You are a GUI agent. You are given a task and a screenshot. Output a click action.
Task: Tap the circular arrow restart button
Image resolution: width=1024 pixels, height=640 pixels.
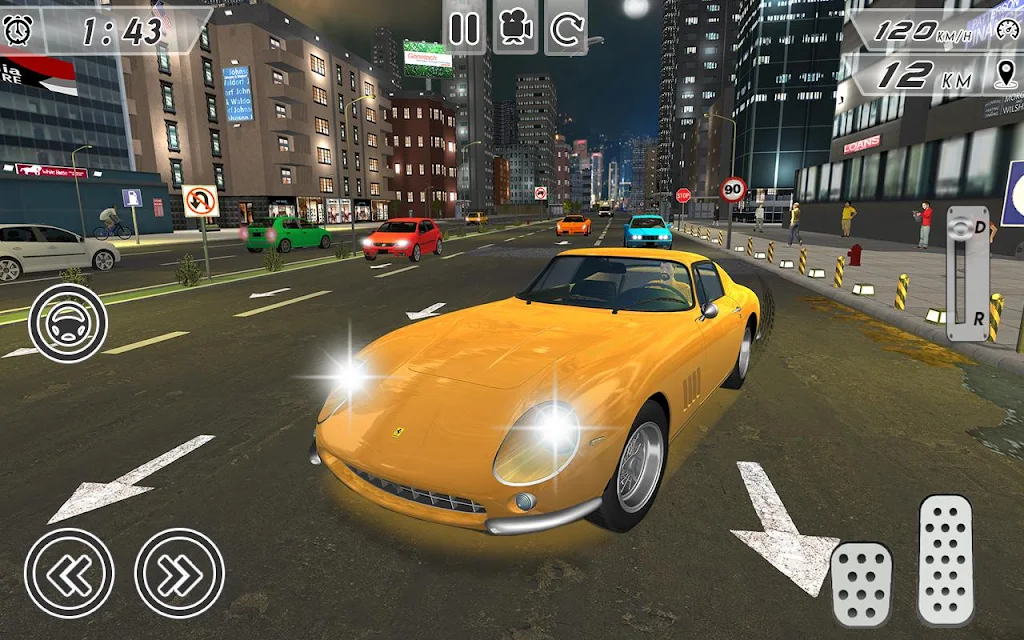[x=566, y=28]
